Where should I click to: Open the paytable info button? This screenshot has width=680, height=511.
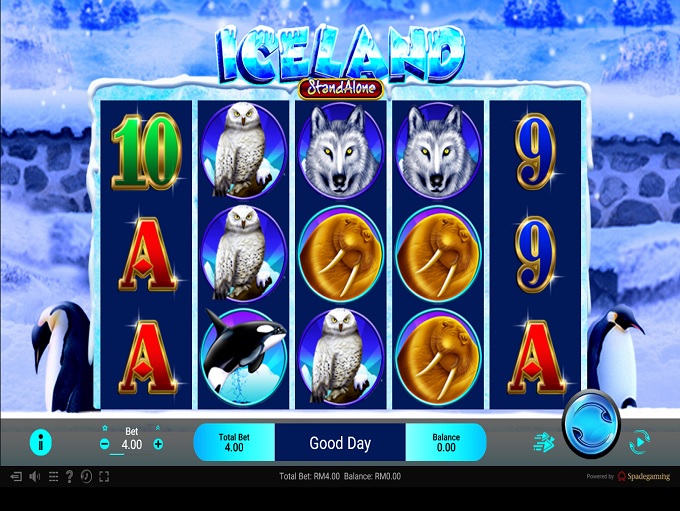pyautogui.click(x=41, y=441)
